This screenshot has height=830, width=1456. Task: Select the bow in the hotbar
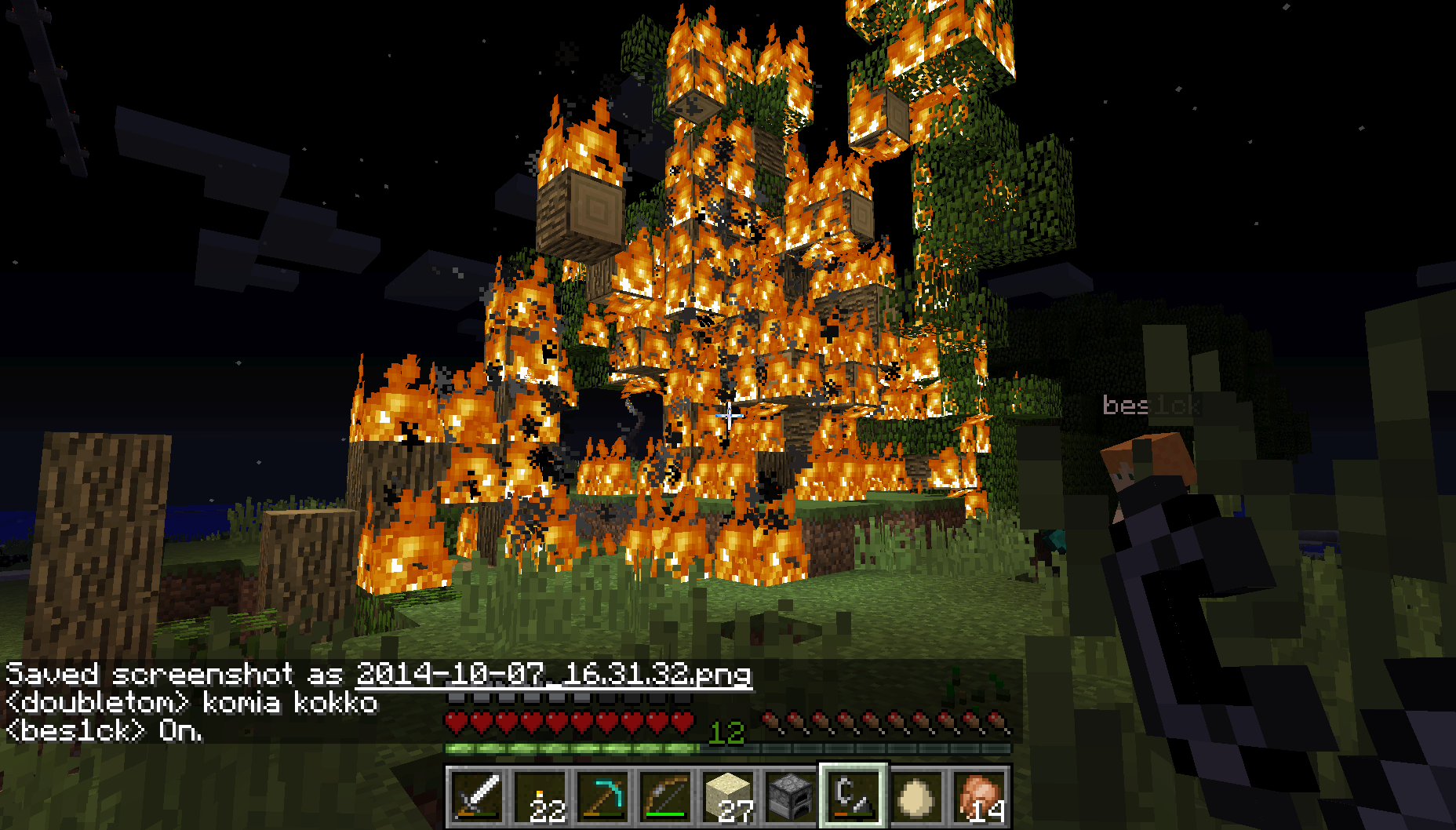tap(666, 796)
